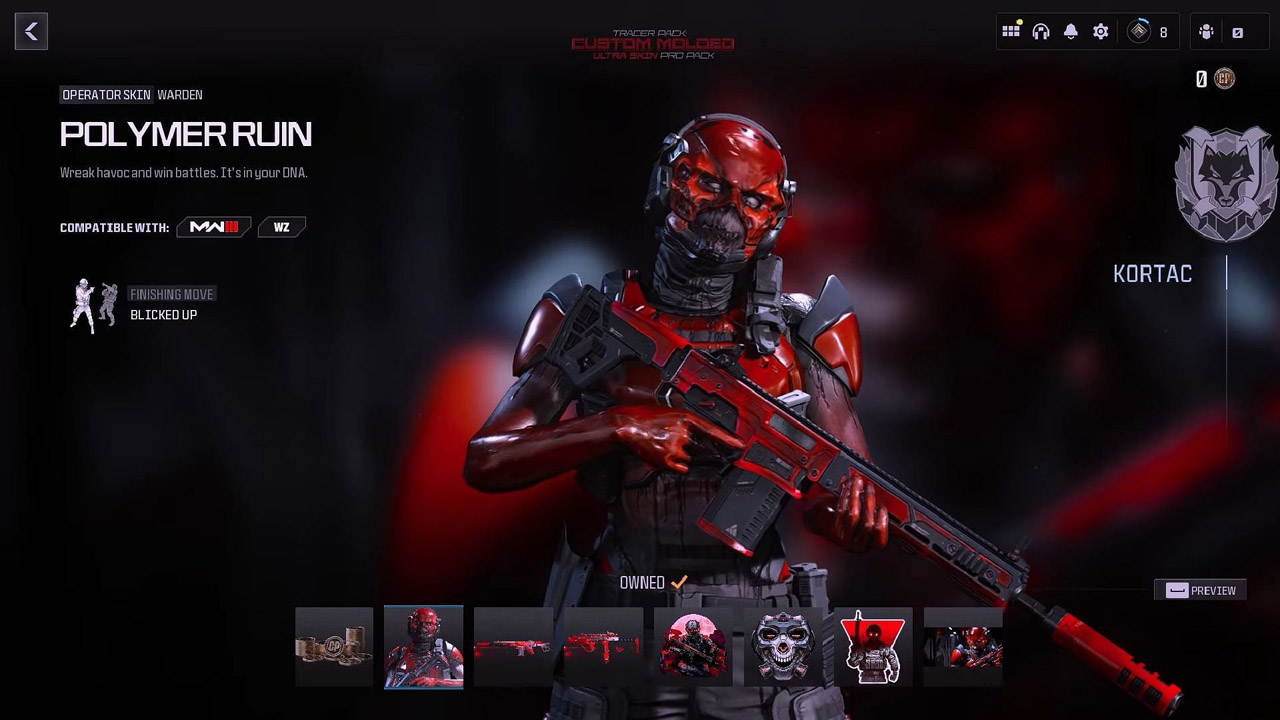Image resolution: width=1280 pixels, height=720 pixels.
Task: Open the notifications bell icon
Action: point(1070,32)
